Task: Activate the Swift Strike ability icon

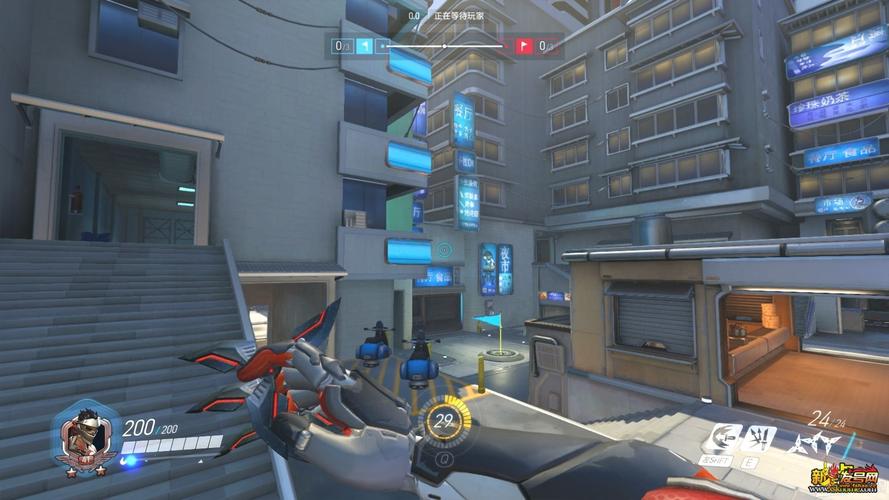Action: click(726, 438)
